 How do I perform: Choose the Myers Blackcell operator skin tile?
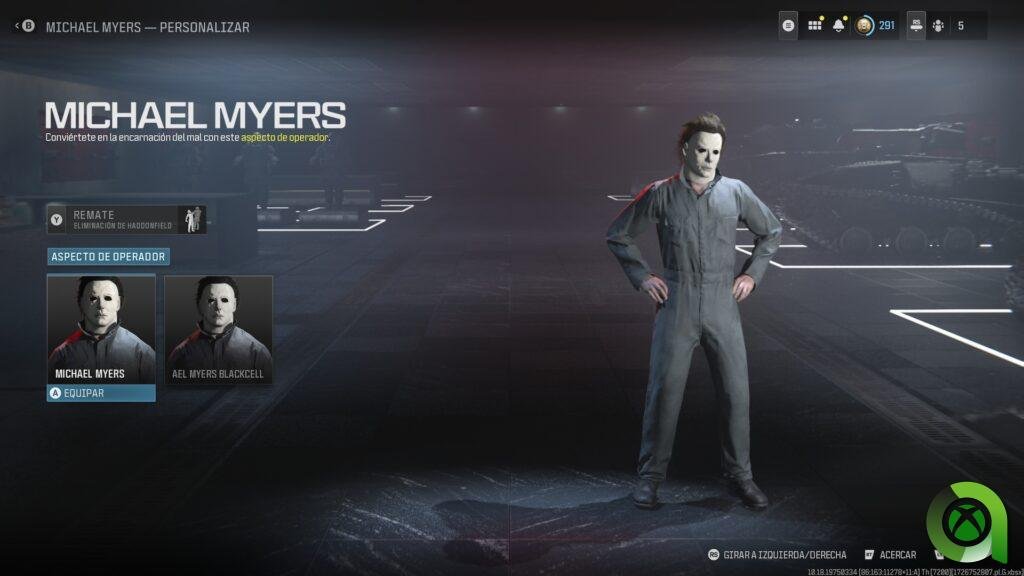218,329
